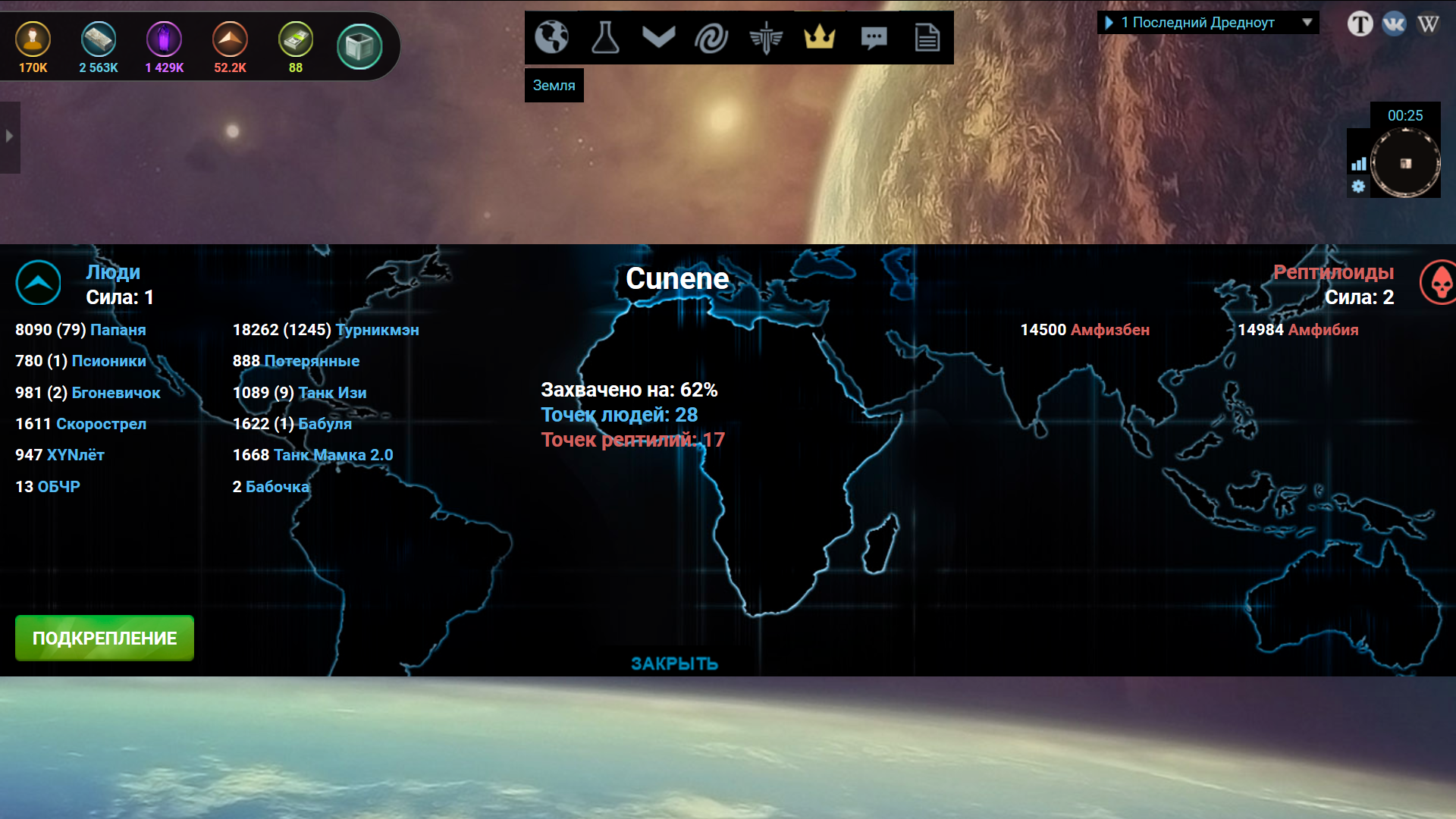Open the chat speech bubble

point(874,36)
